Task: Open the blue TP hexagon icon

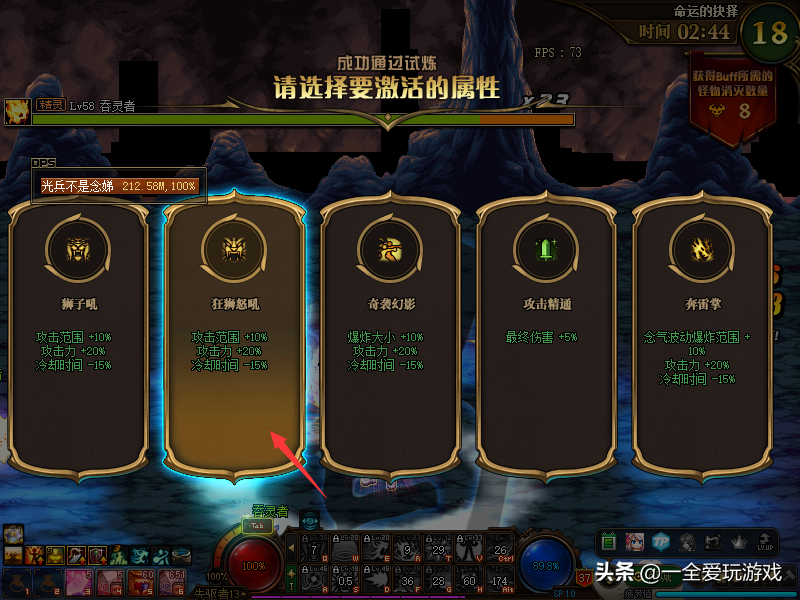Action: click(661, 541)
